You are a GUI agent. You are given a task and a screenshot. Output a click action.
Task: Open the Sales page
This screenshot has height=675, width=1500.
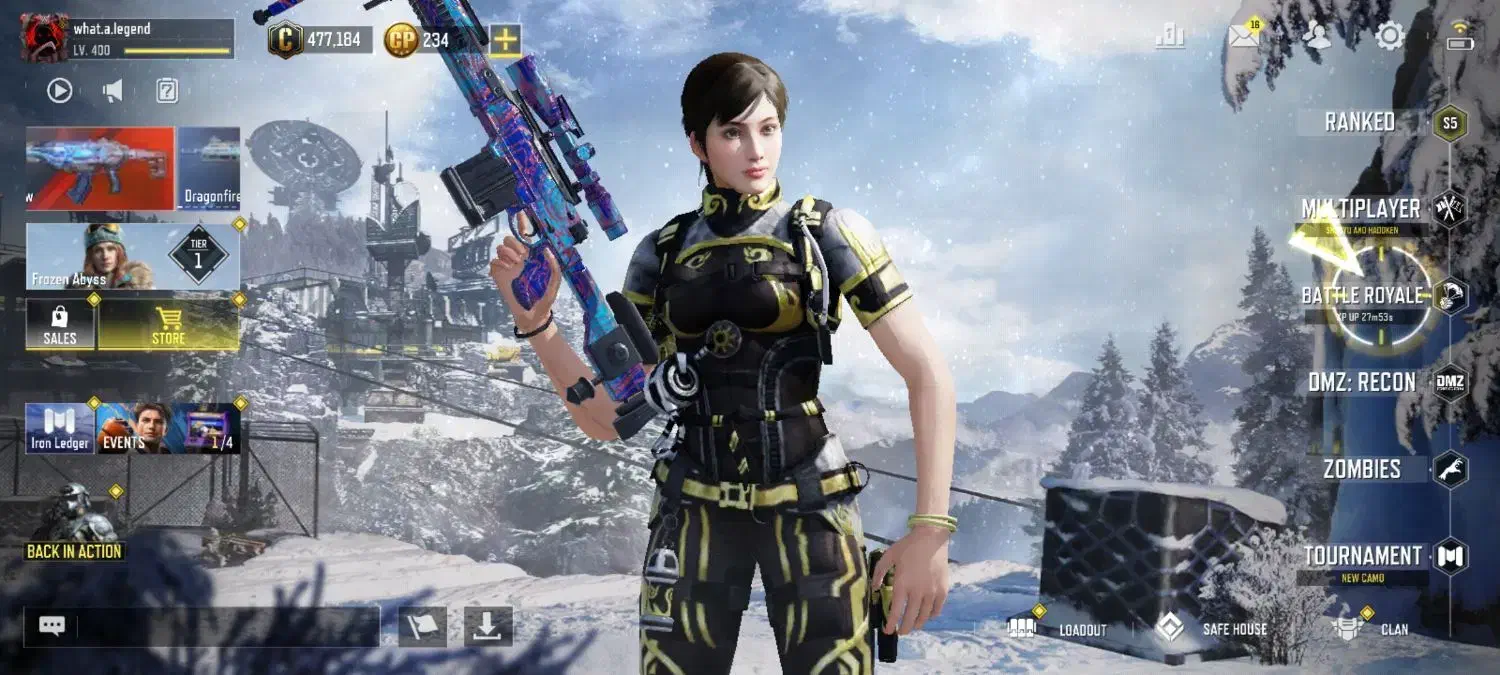60,326
